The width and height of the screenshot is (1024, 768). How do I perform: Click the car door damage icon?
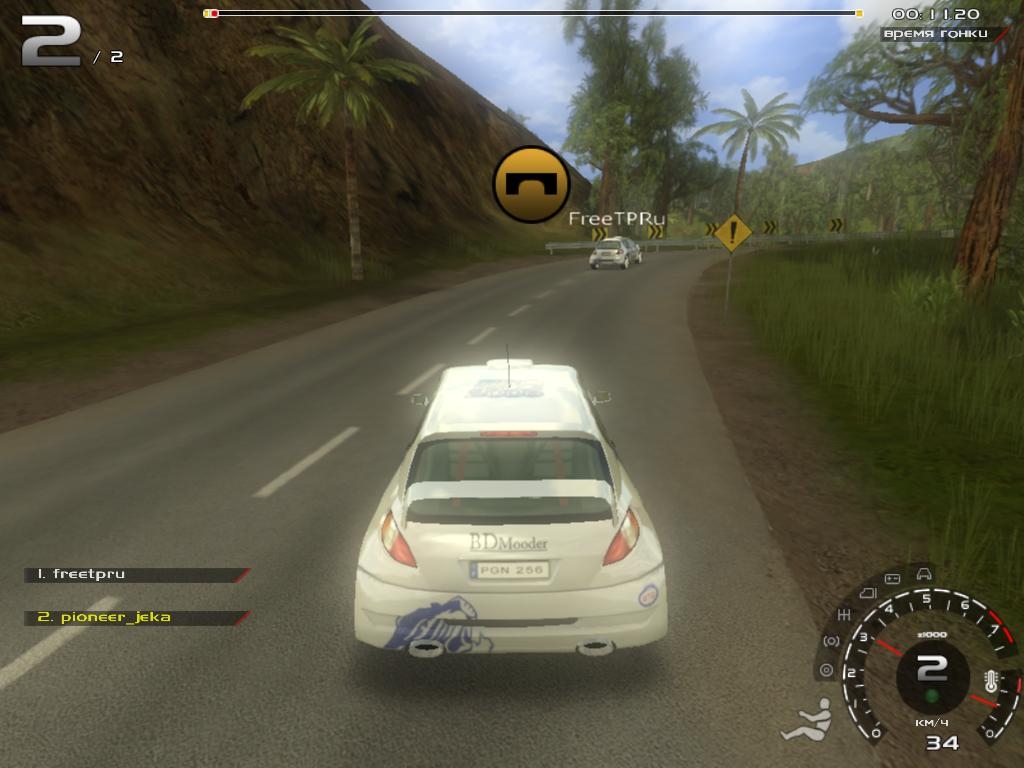pyautogui.click(x=867, y=593)
